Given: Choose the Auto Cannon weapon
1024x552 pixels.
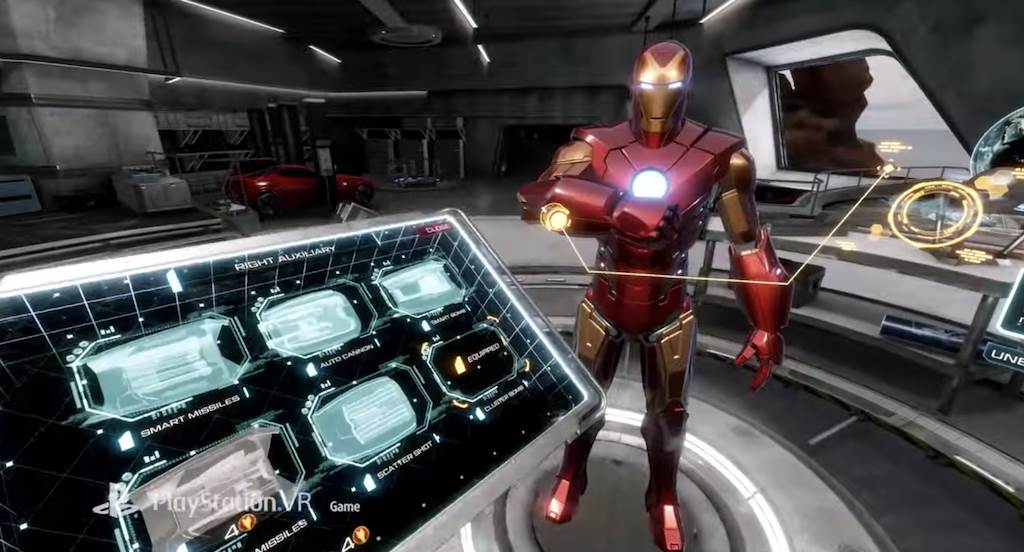Looking at the screenshot, I should point(313,321).
